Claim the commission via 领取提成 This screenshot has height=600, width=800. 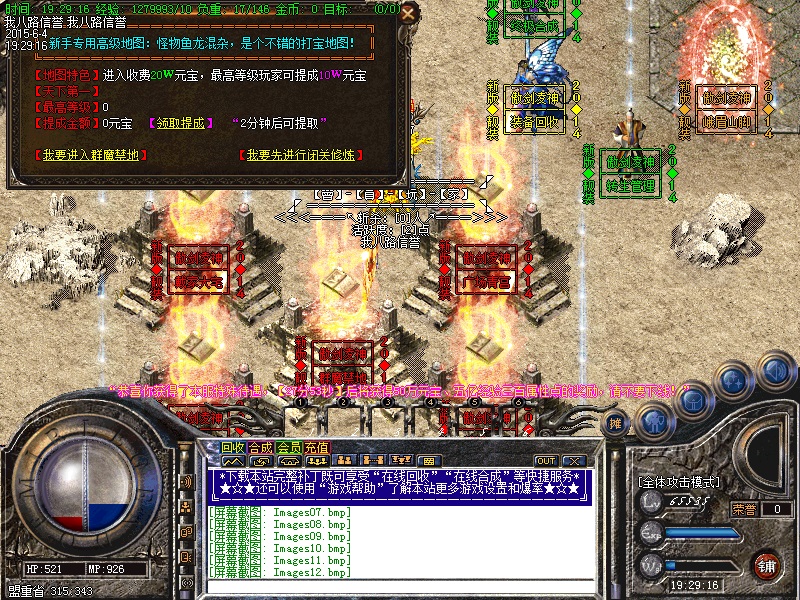pos(181,123)
